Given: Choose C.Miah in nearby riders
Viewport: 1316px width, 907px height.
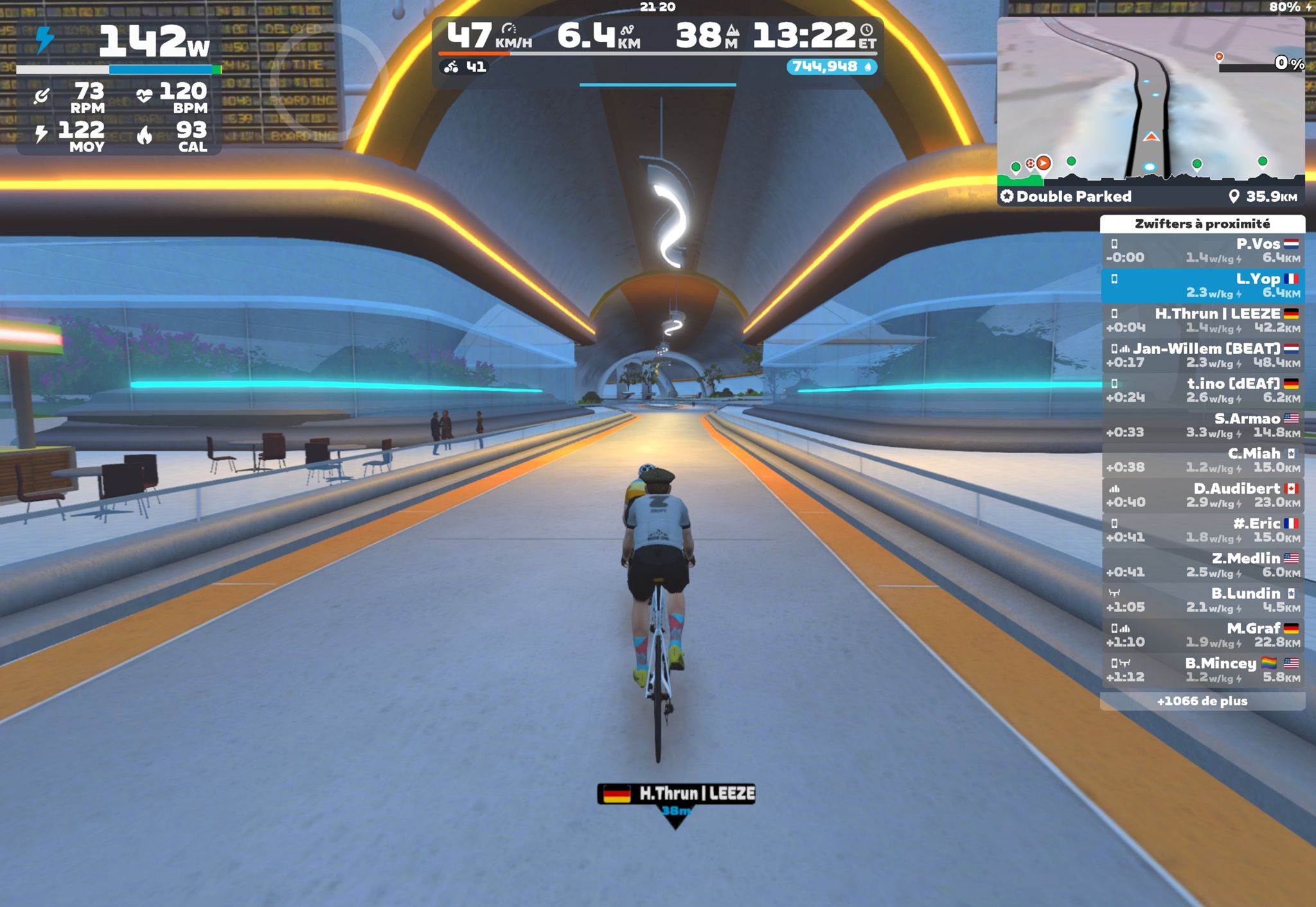Looking at the screenshot, I should [x=1202, y=460].
